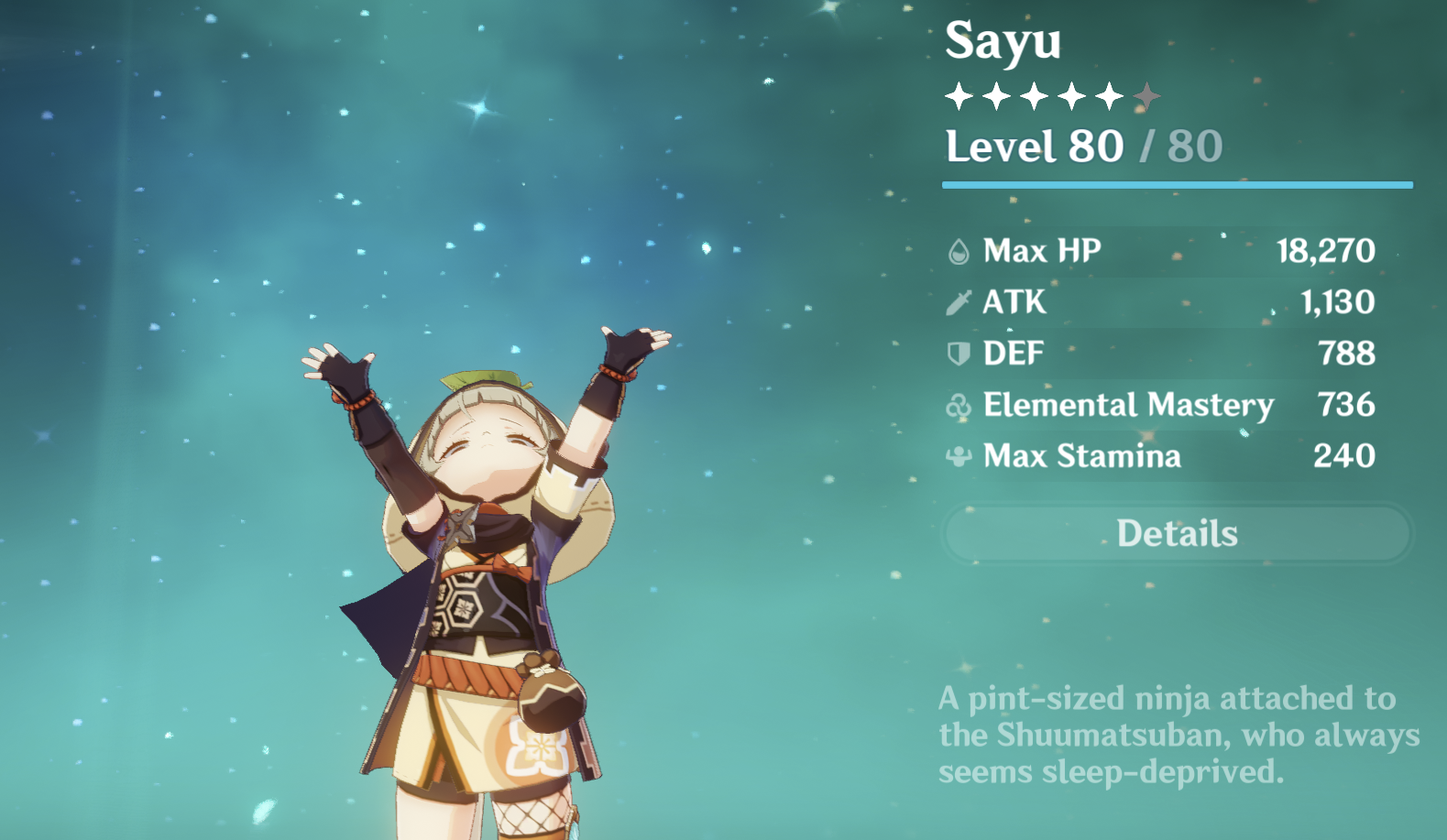This screenshot has width=1447, height=840.
Task: Click the DEF shield icon
Action: tap(959, 352)
